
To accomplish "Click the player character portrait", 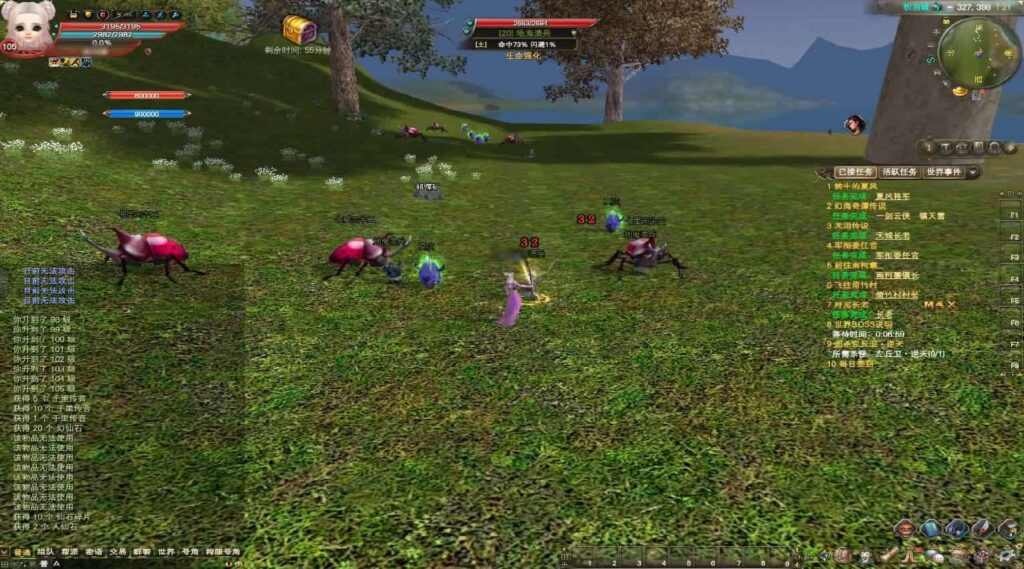I will (27, 27).
